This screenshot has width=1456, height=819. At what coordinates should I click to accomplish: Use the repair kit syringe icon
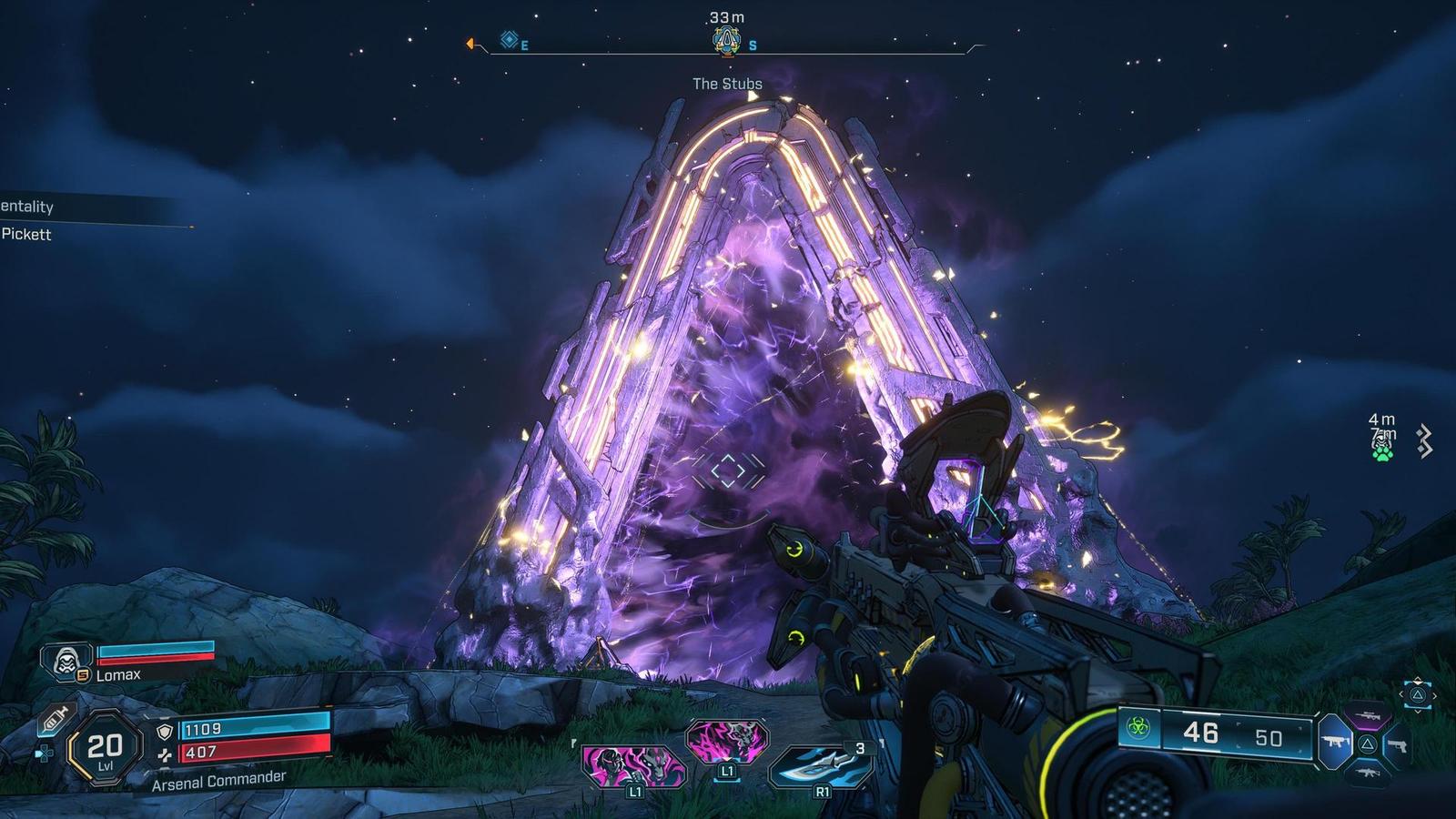(55, 720)
